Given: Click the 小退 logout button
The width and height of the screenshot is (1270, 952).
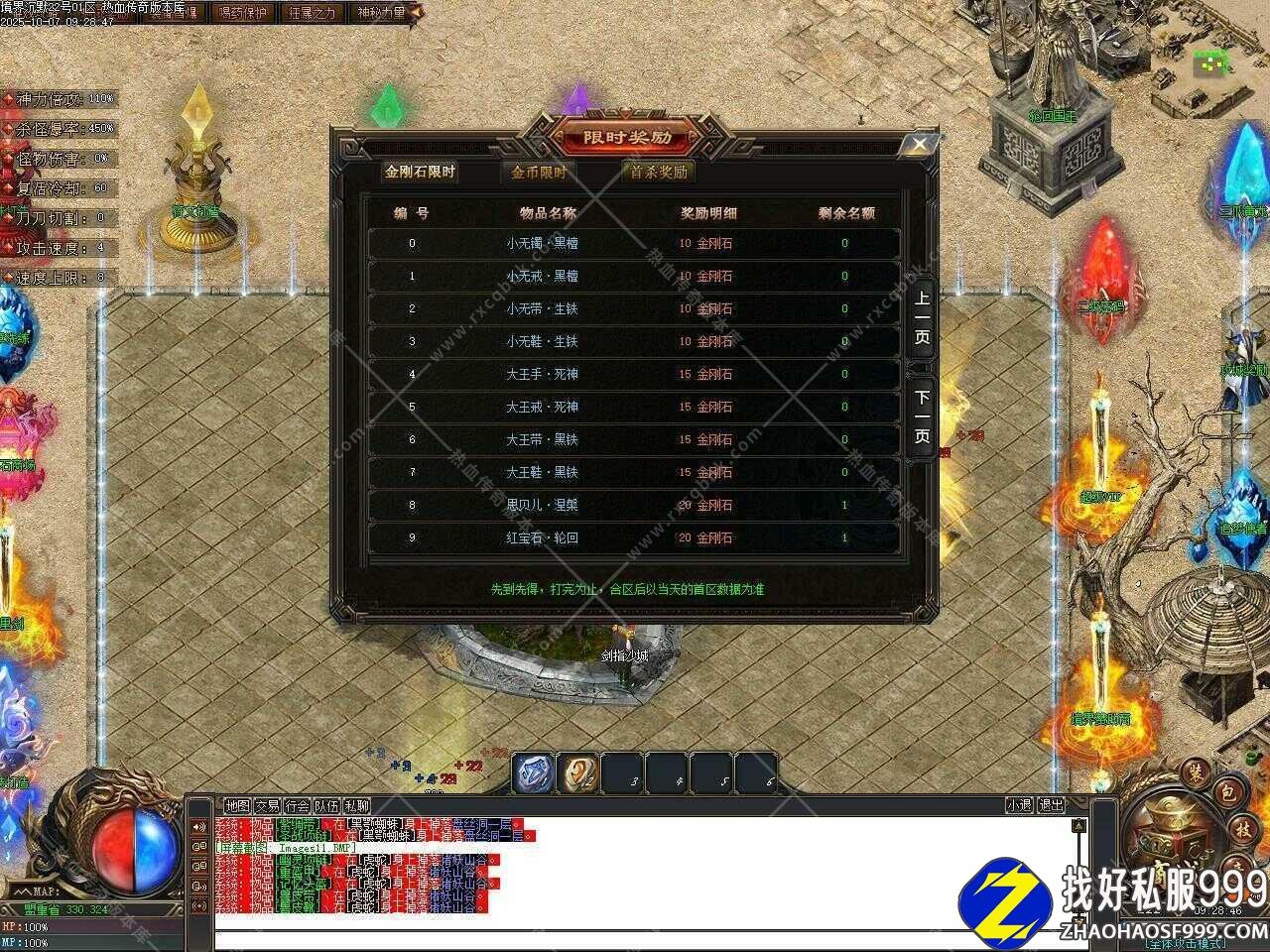Looking at the screenshot, I should [1019, 806].
